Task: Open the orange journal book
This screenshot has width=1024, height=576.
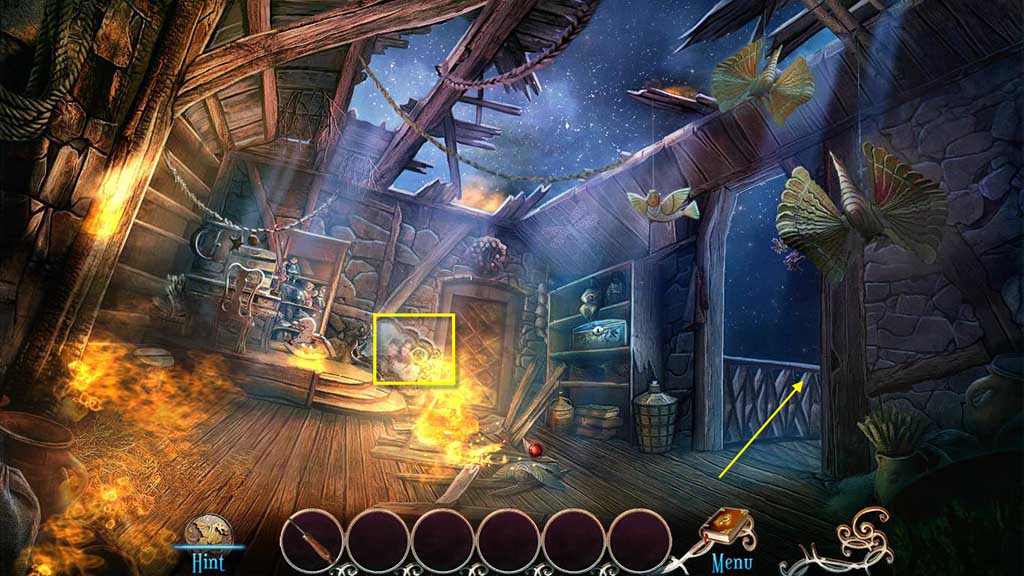Action: click(728, 525)
